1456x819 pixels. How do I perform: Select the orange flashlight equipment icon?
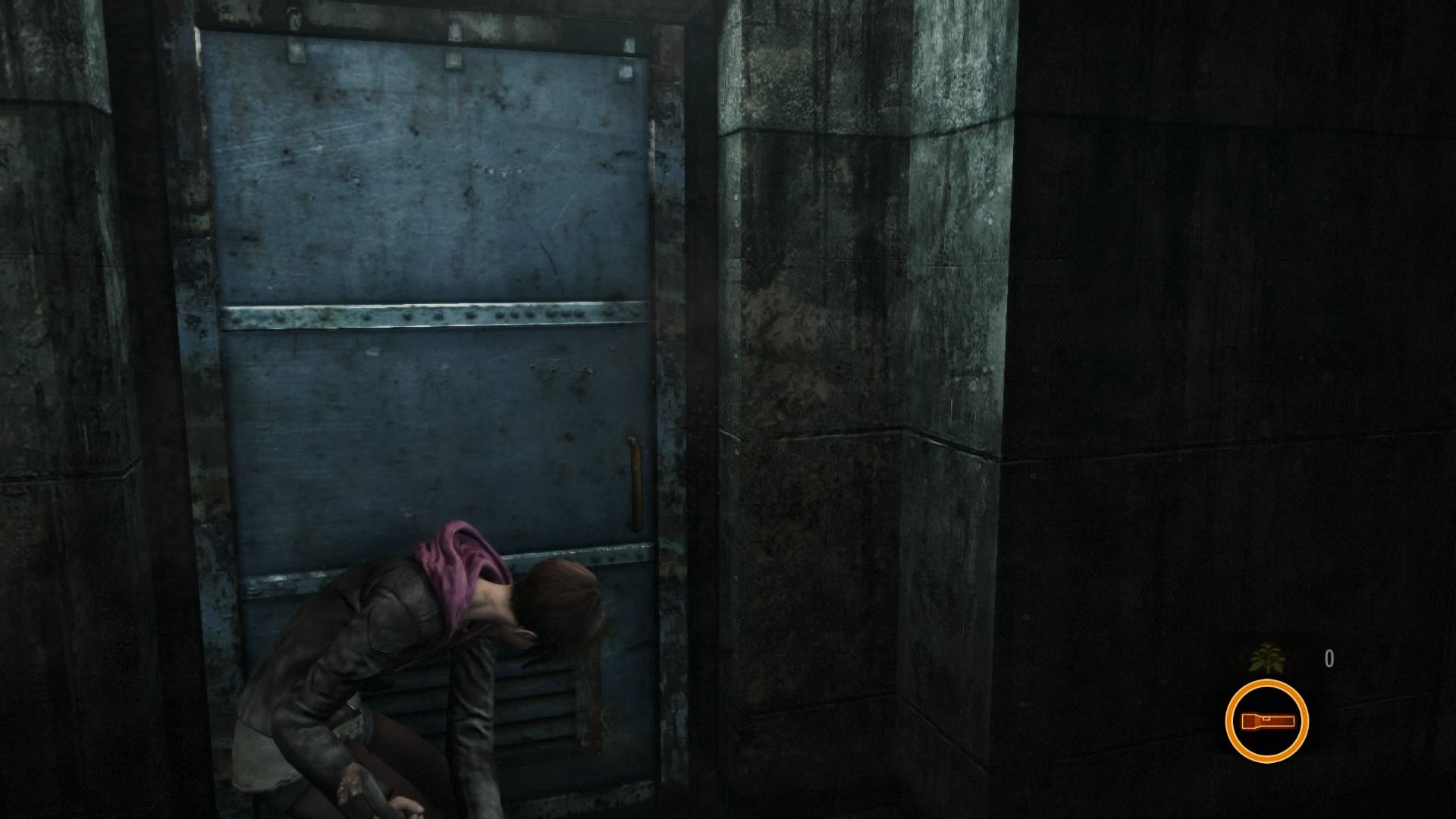coord(1266,720)
